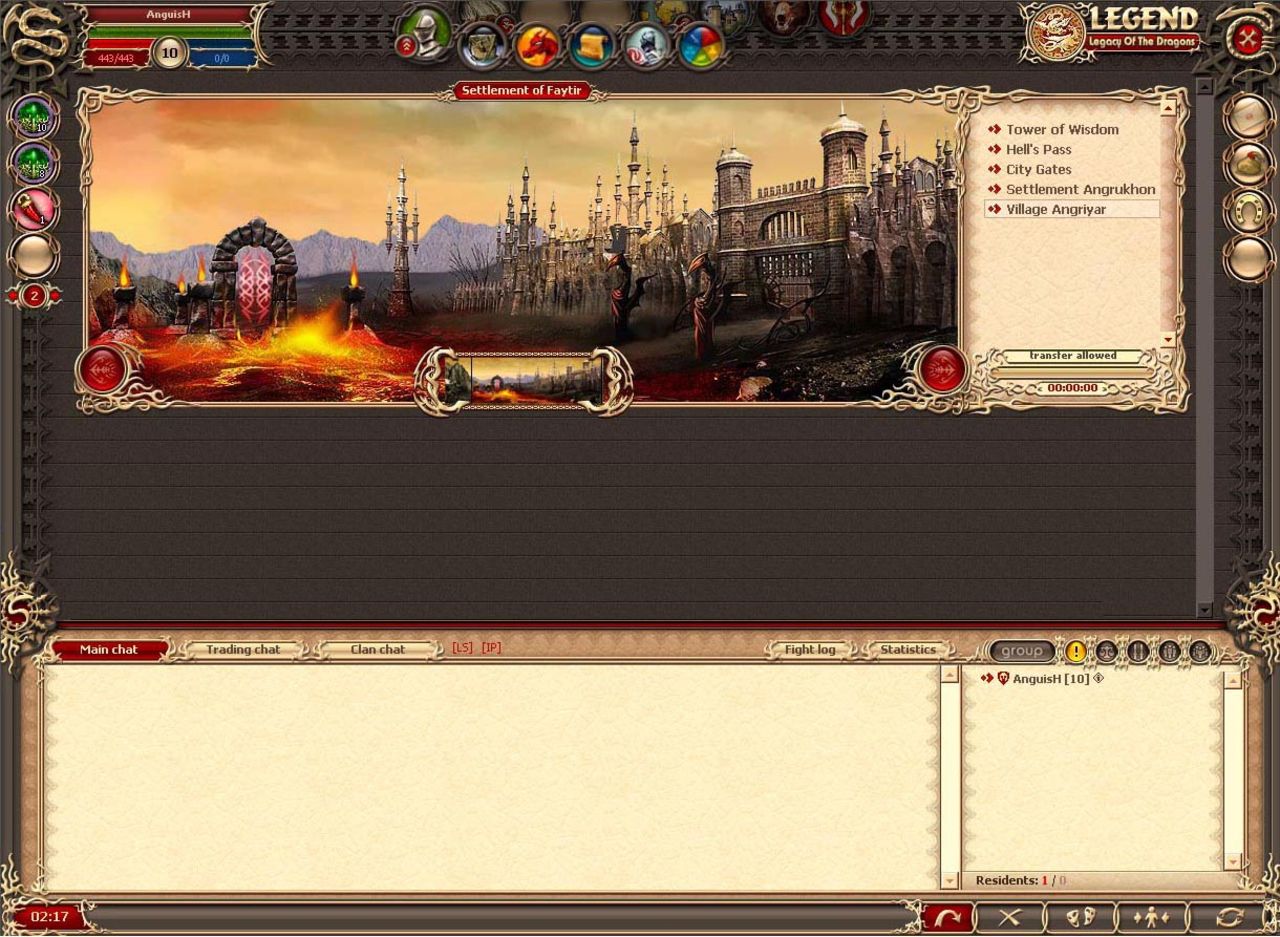Image resolution: width=1280 pixels, height=937 pixels.
Task: Close the game with red X
Action: 1247,39
